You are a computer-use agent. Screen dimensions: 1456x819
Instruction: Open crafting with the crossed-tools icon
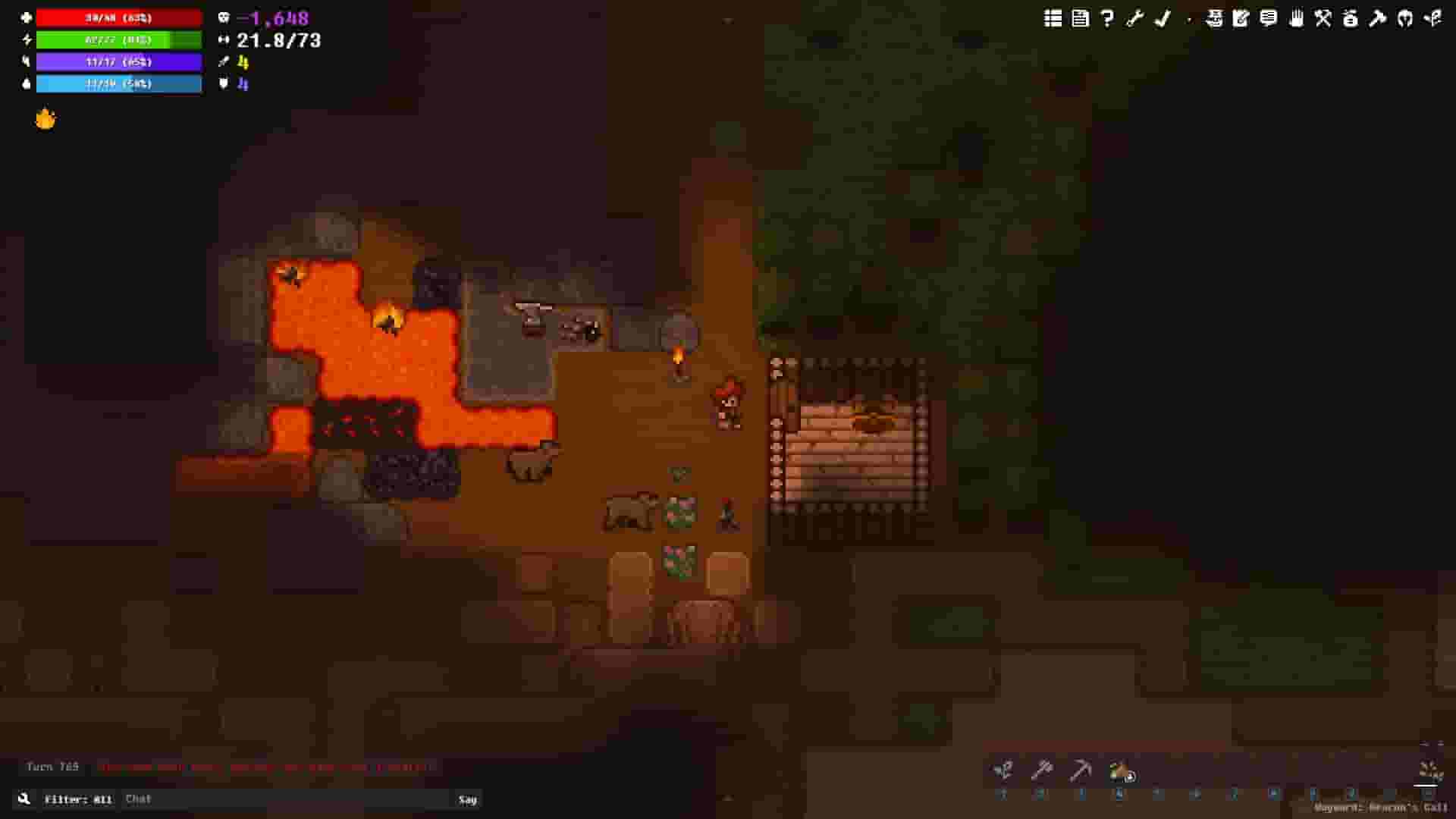tap(1323, 19)
